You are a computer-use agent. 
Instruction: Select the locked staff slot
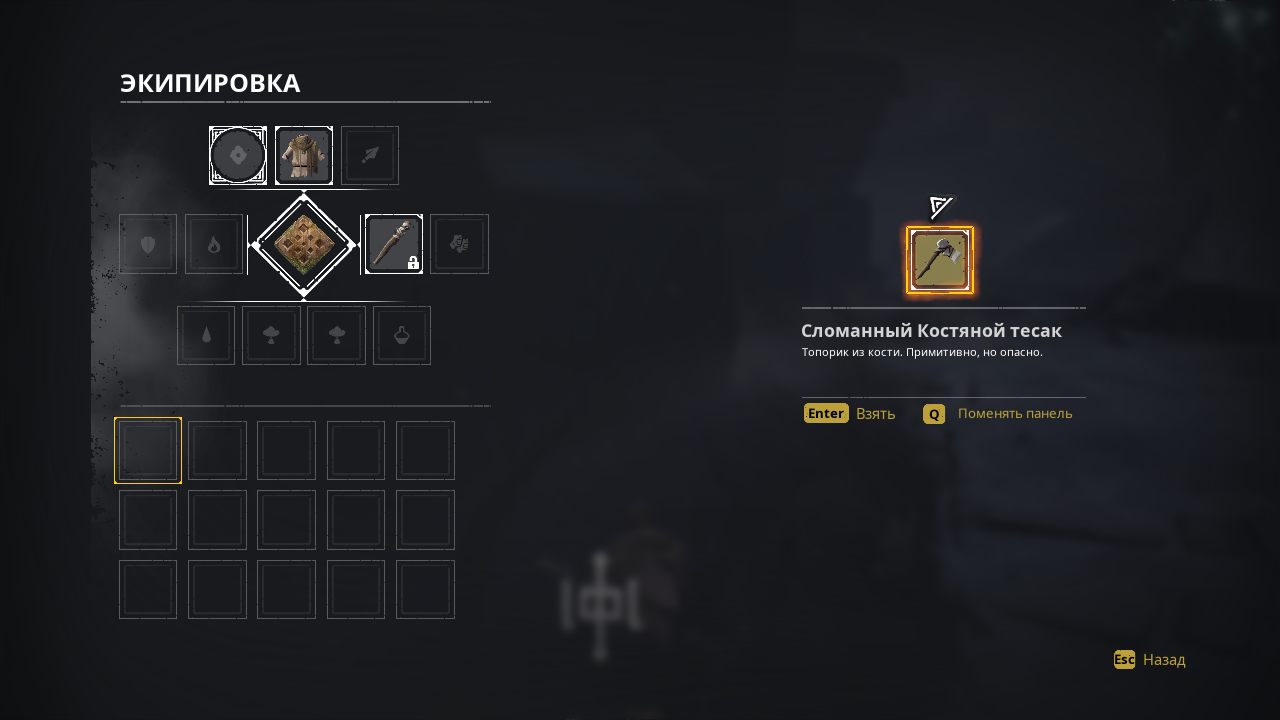coord(393,243)
